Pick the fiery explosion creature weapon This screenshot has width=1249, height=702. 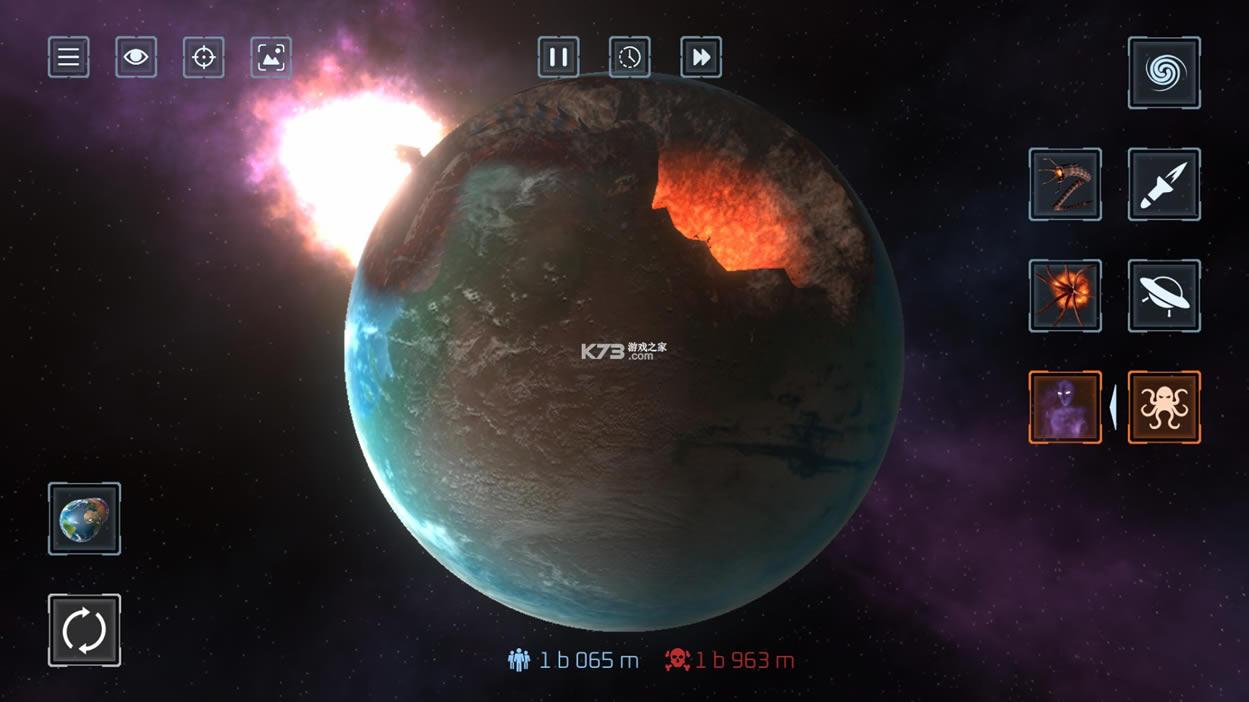[x=1065, y=296]
